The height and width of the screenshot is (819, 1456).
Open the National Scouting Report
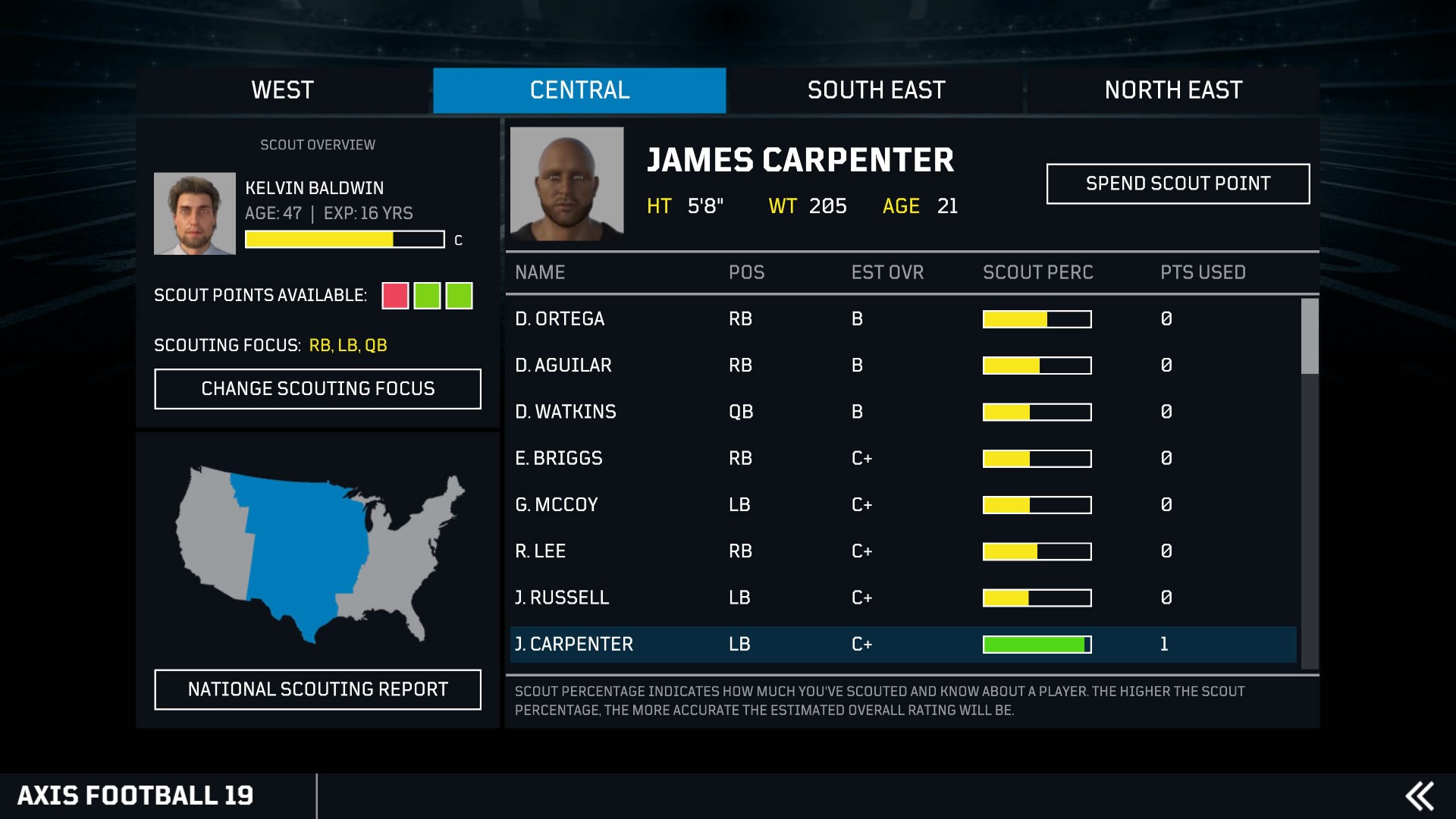coord(318,689)
